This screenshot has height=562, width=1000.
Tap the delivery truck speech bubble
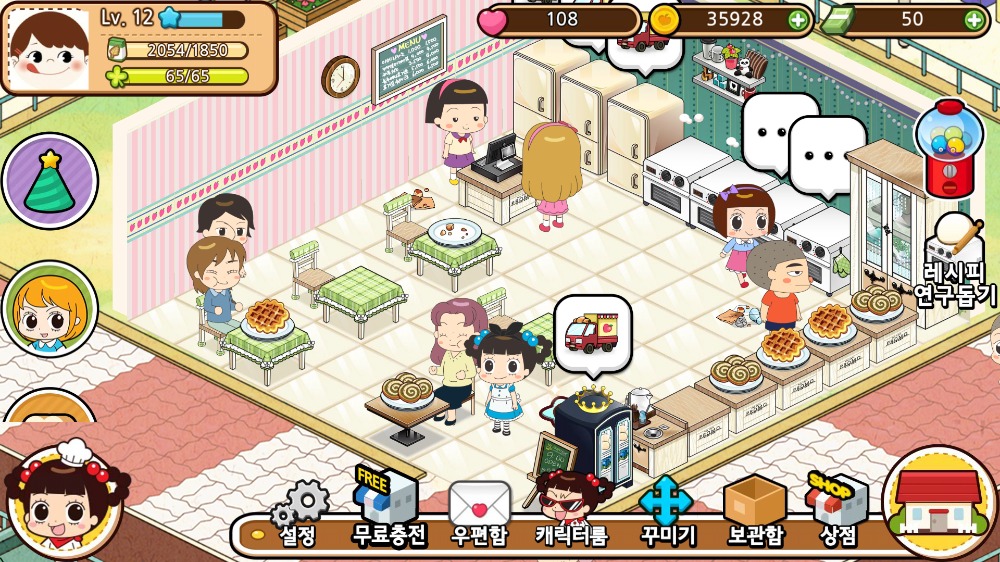592,326
